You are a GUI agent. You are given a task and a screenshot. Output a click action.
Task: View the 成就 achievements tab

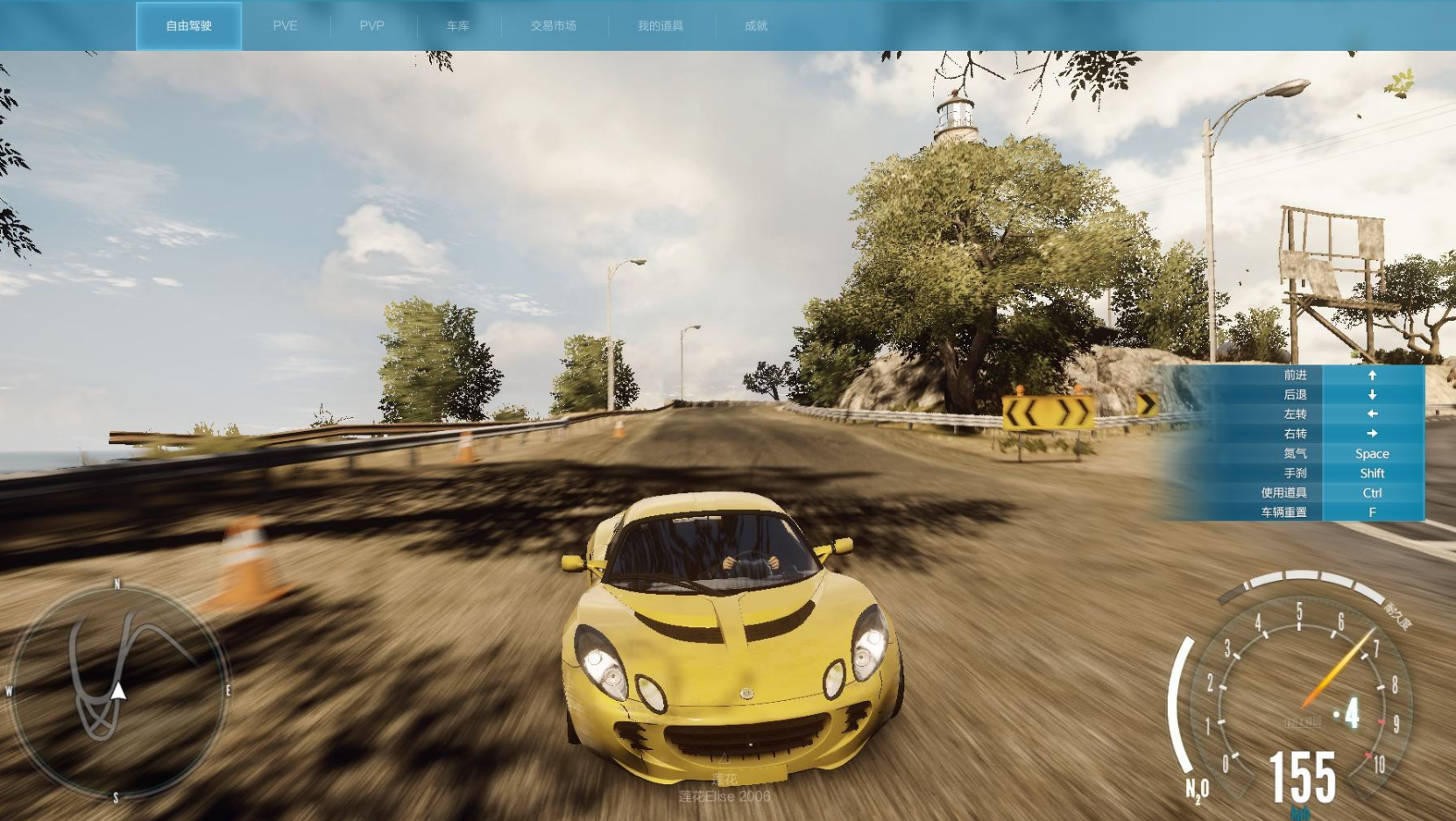(755, 26)
